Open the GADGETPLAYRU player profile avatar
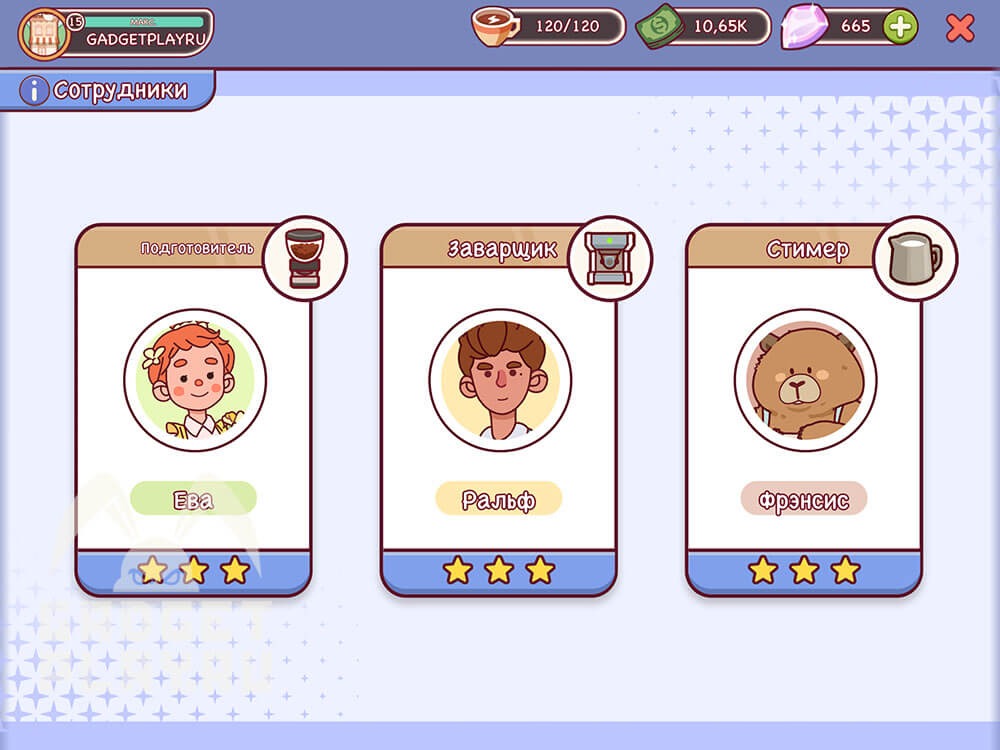Image resolution: width=1000 pixels, height=750 pixels. [43, 33]
